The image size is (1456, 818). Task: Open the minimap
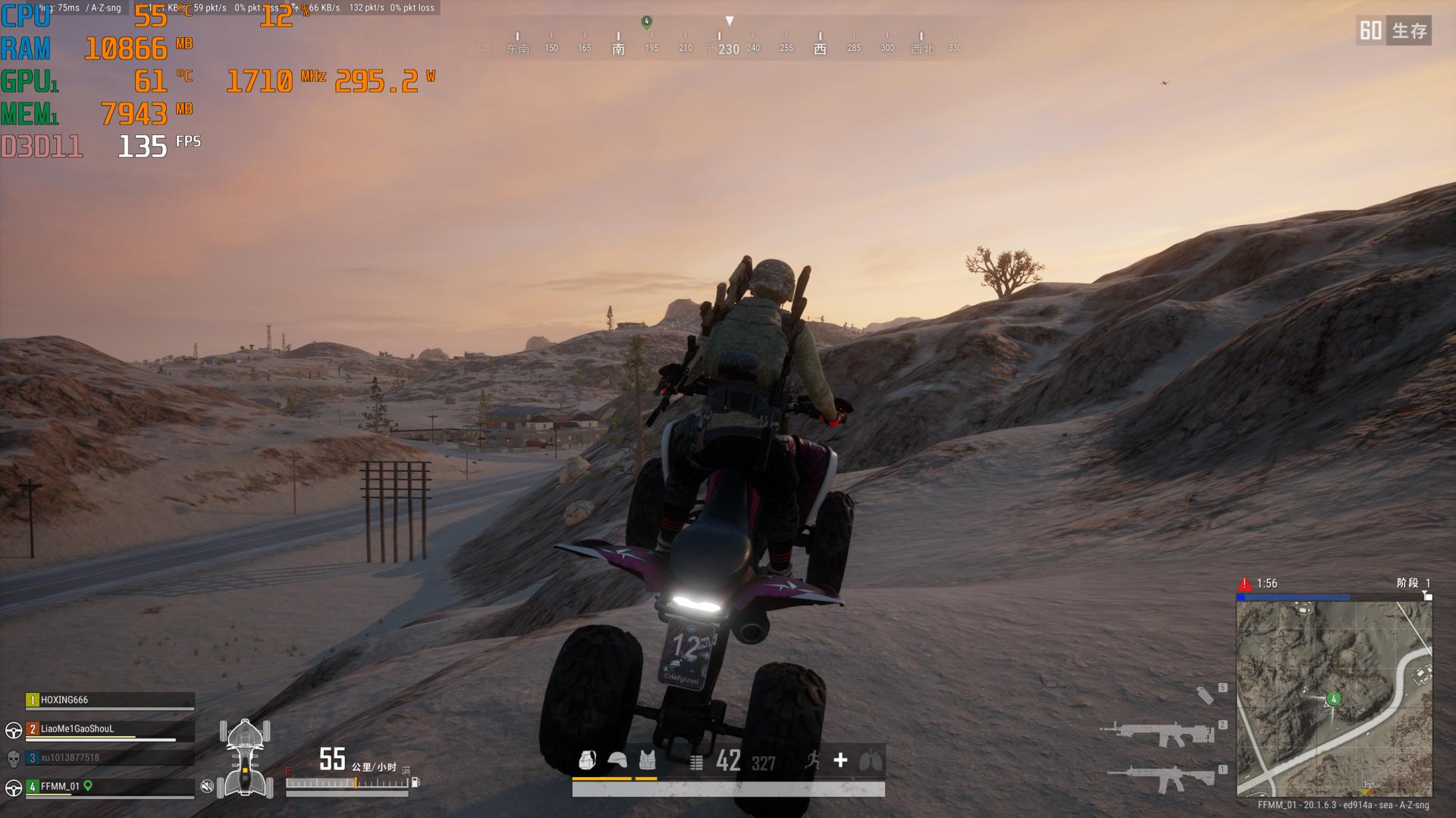1334,698
